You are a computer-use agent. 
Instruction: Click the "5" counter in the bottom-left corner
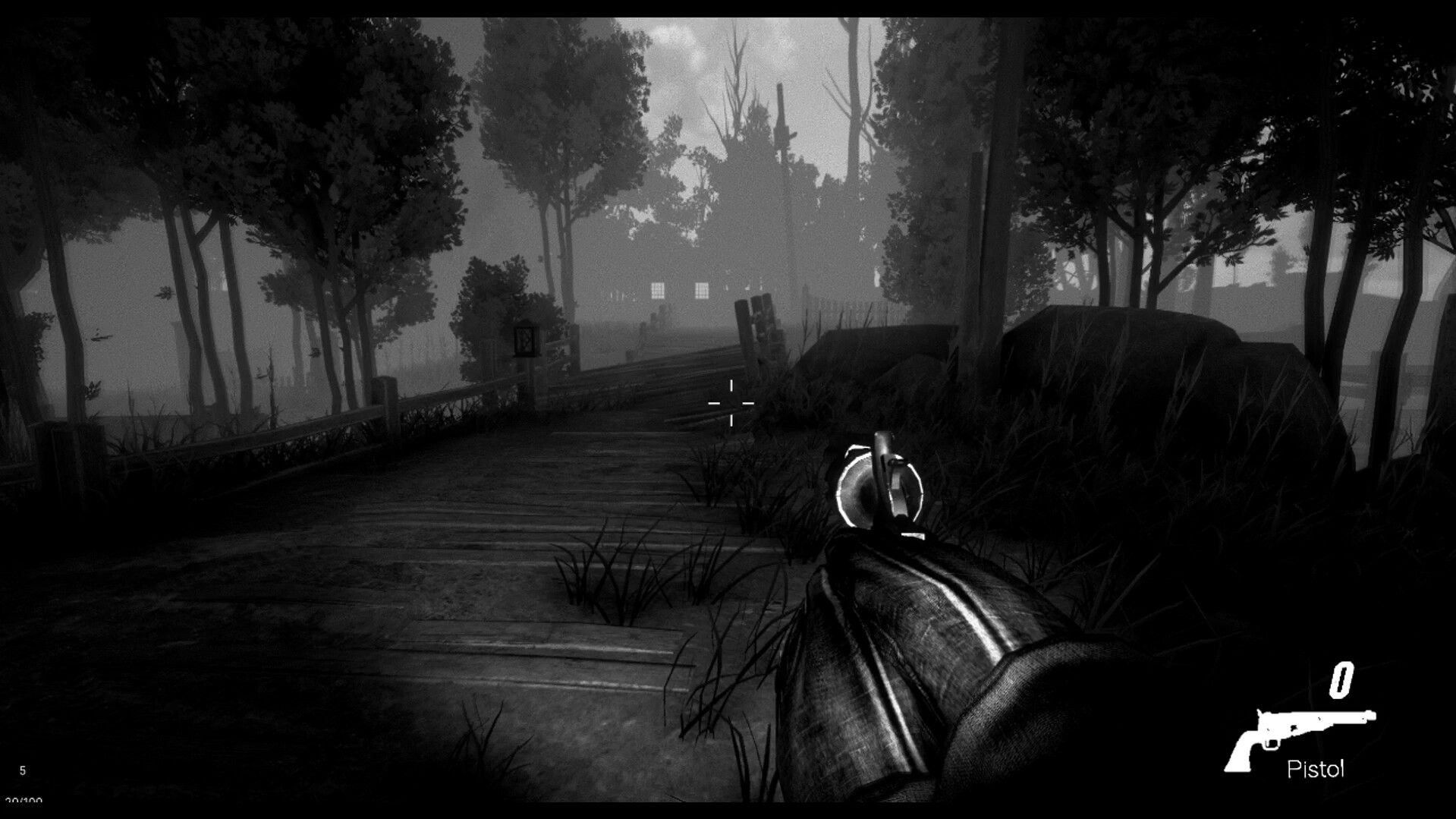[23, 771]
